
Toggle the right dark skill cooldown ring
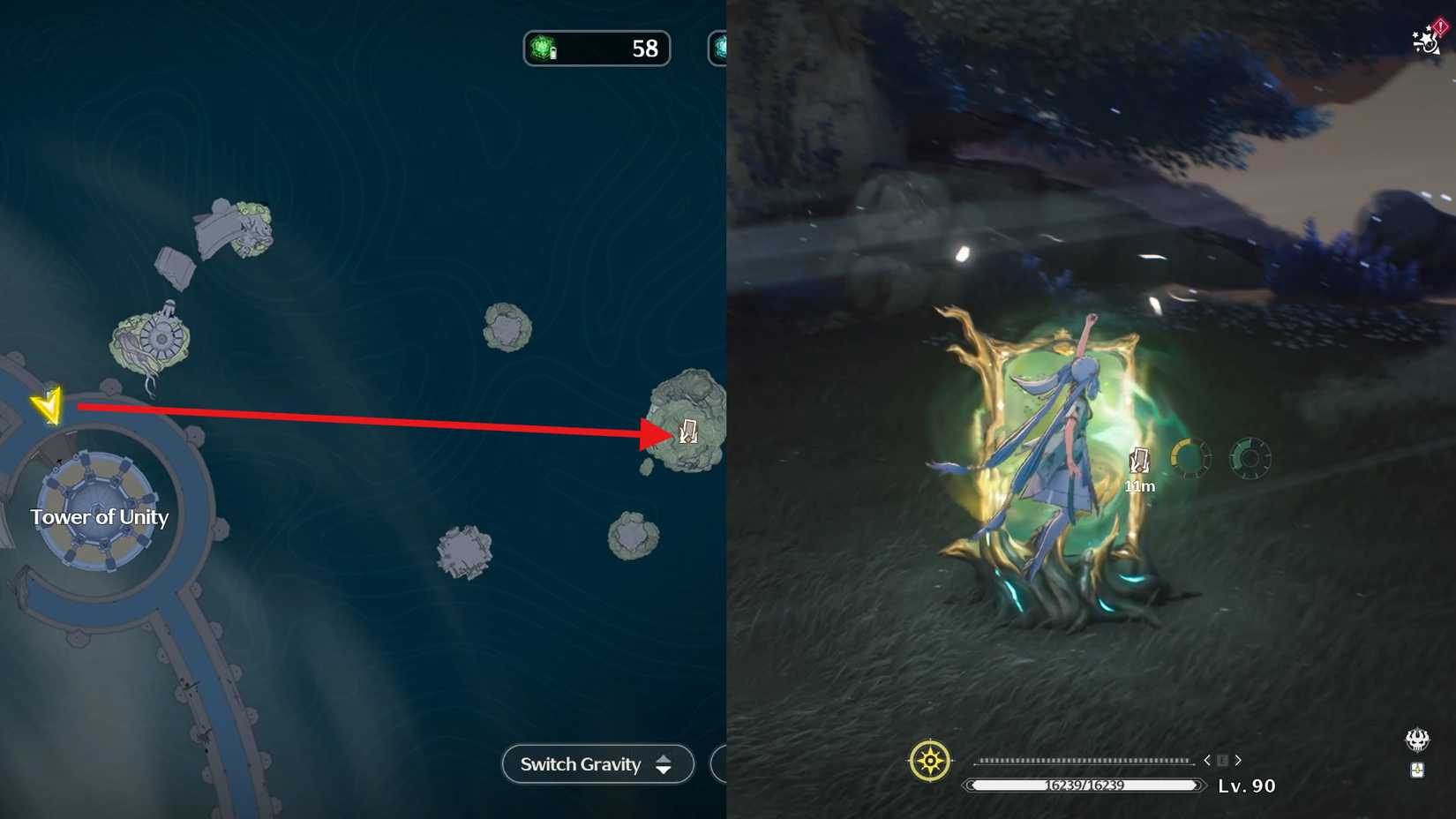[x=1250, y=458]
